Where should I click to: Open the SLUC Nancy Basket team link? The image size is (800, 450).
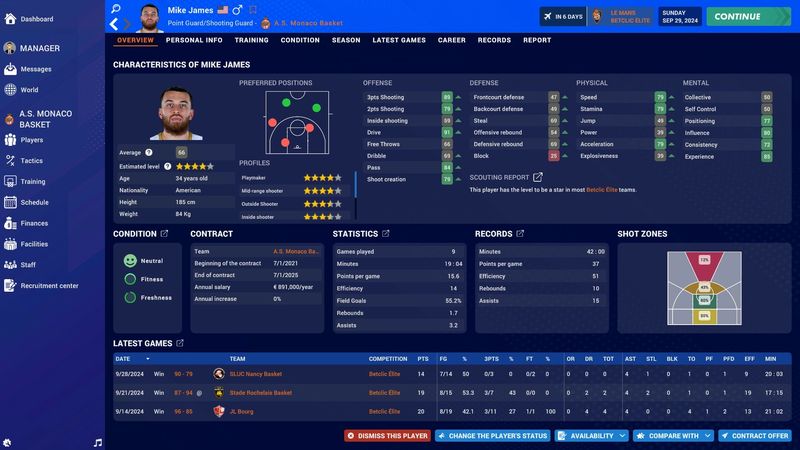[x=256, y=374]
